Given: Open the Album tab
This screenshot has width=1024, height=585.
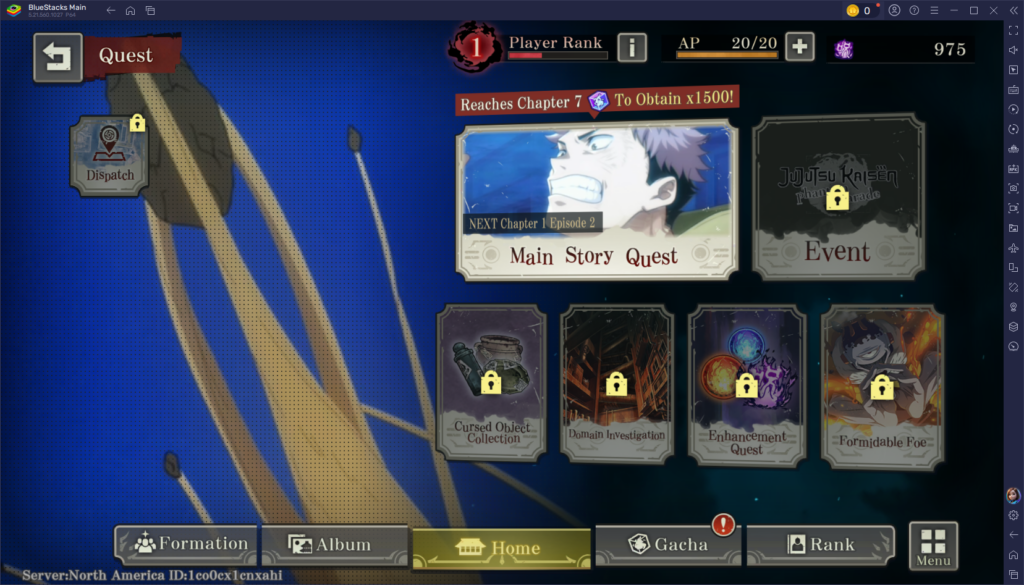Looking at the screenshot, I should 334,545.
